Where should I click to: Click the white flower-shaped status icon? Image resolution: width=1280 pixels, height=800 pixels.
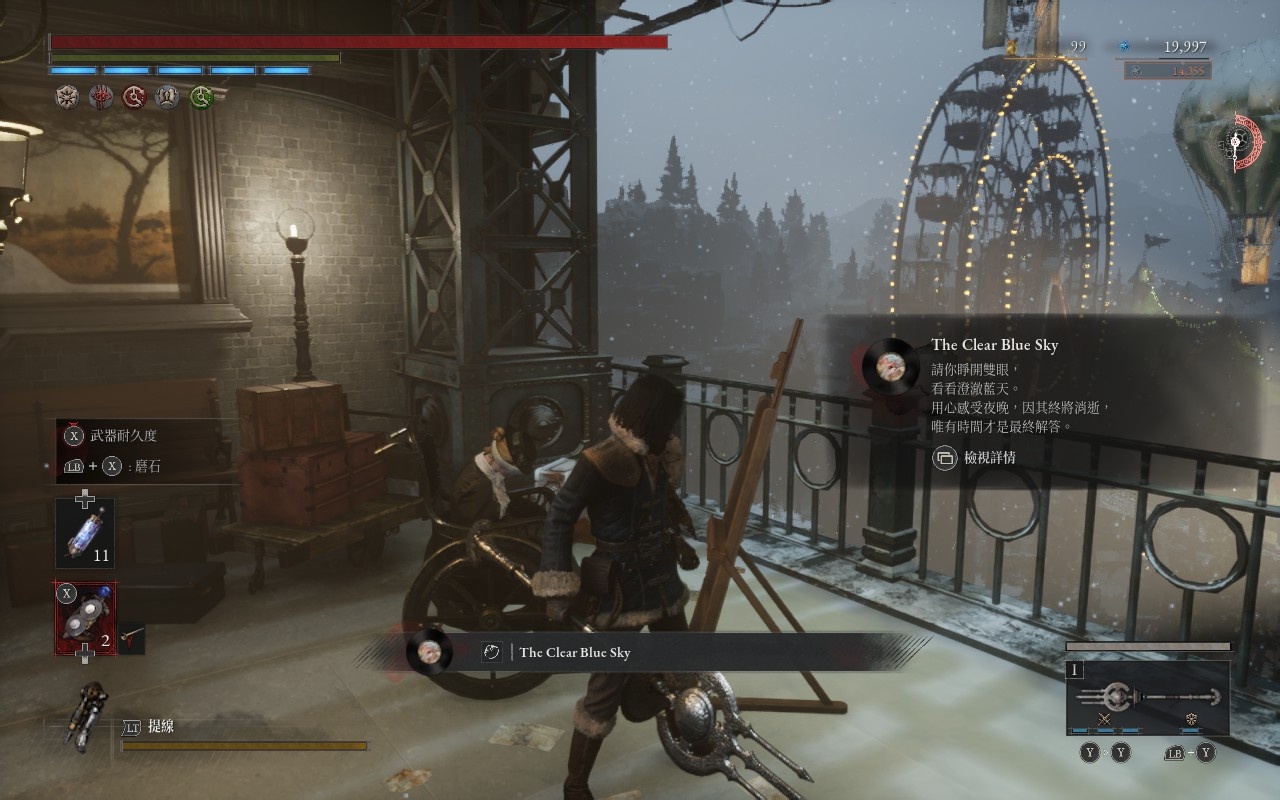pos(67,97)
